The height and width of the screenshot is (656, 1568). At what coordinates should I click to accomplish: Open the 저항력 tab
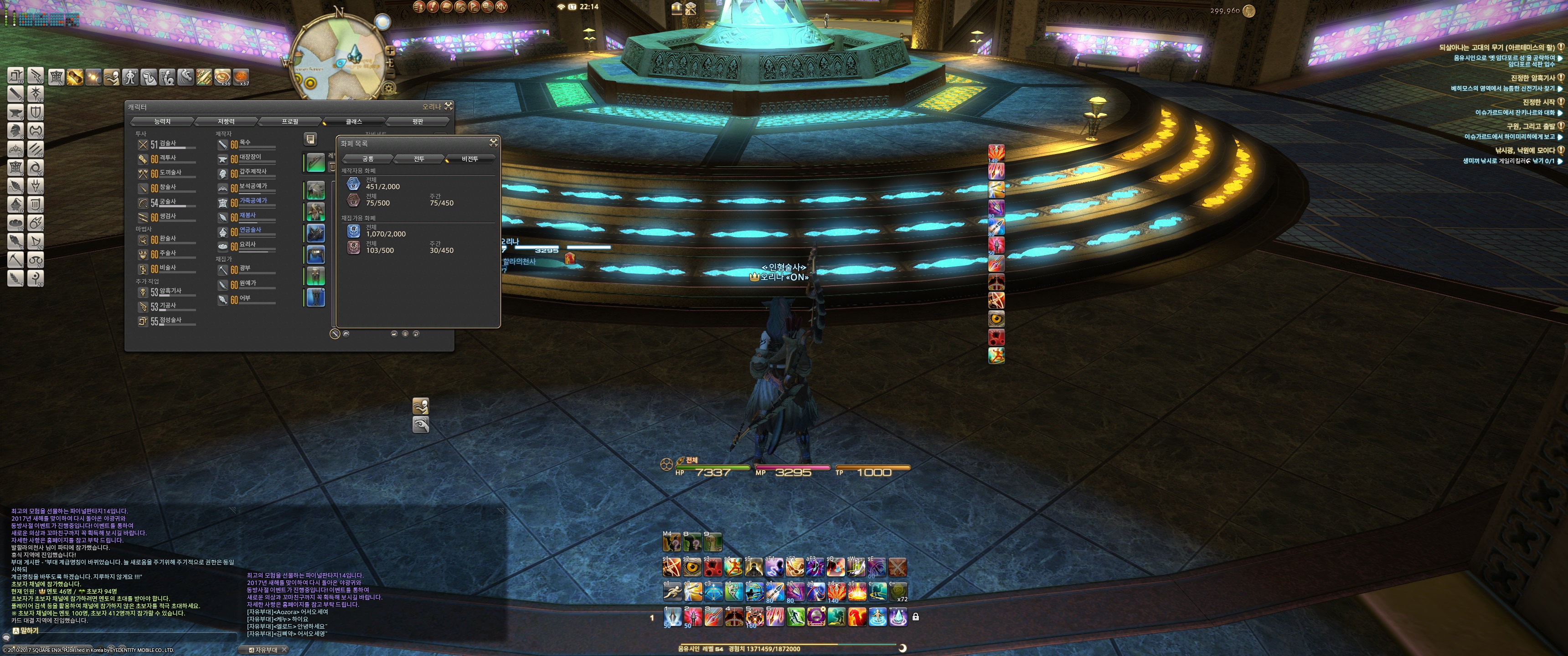[x=226, y=122]
